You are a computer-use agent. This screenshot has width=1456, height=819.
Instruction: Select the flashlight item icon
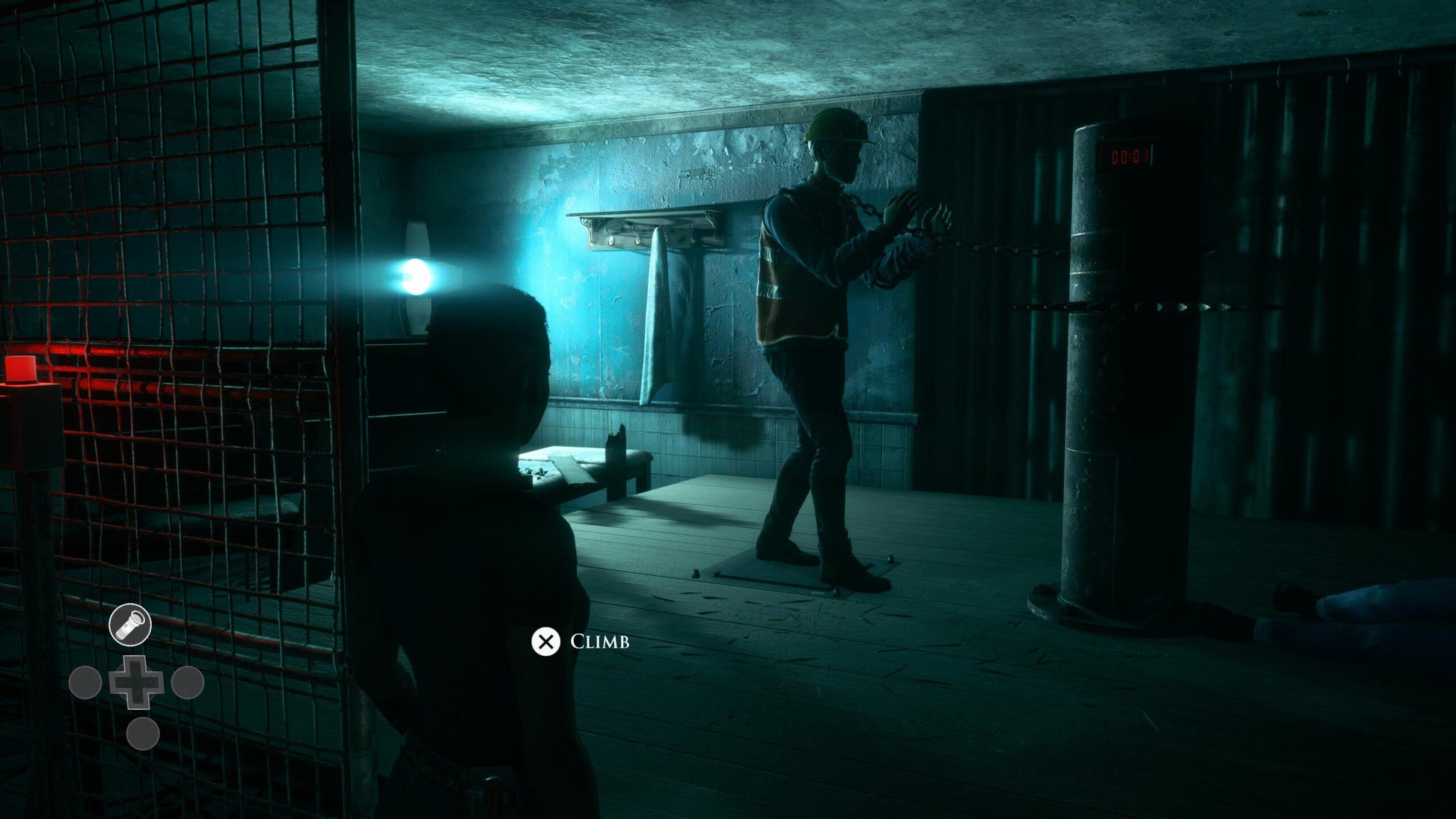click(130, 625)
